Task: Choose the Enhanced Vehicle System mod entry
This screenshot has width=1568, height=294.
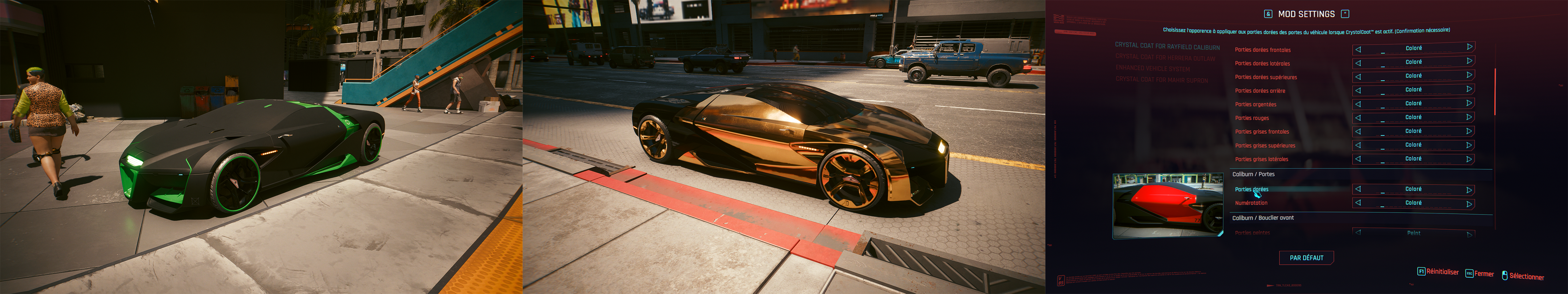Action: [x=1152, y=69]
